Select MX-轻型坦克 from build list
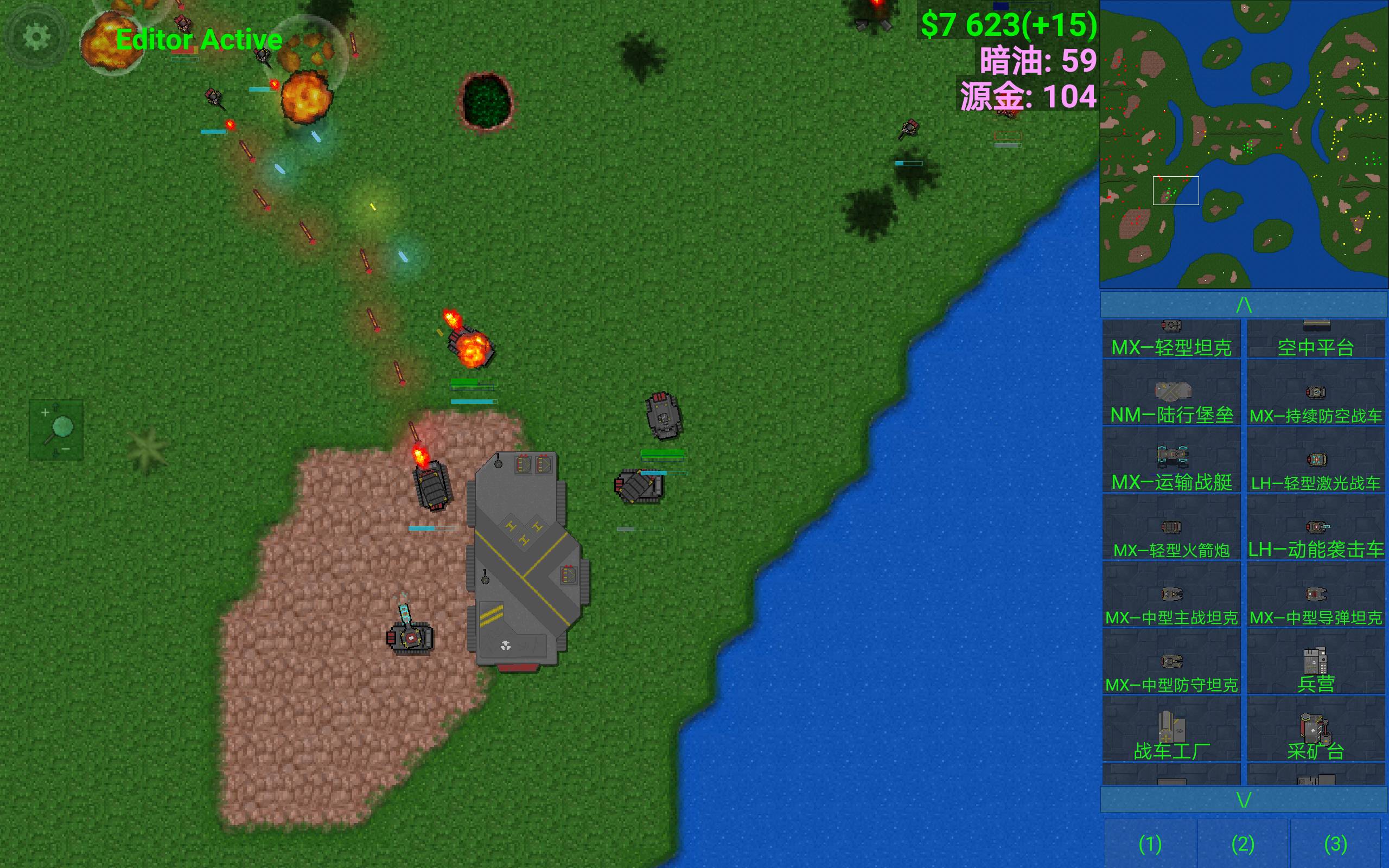 click(1171, 339)
